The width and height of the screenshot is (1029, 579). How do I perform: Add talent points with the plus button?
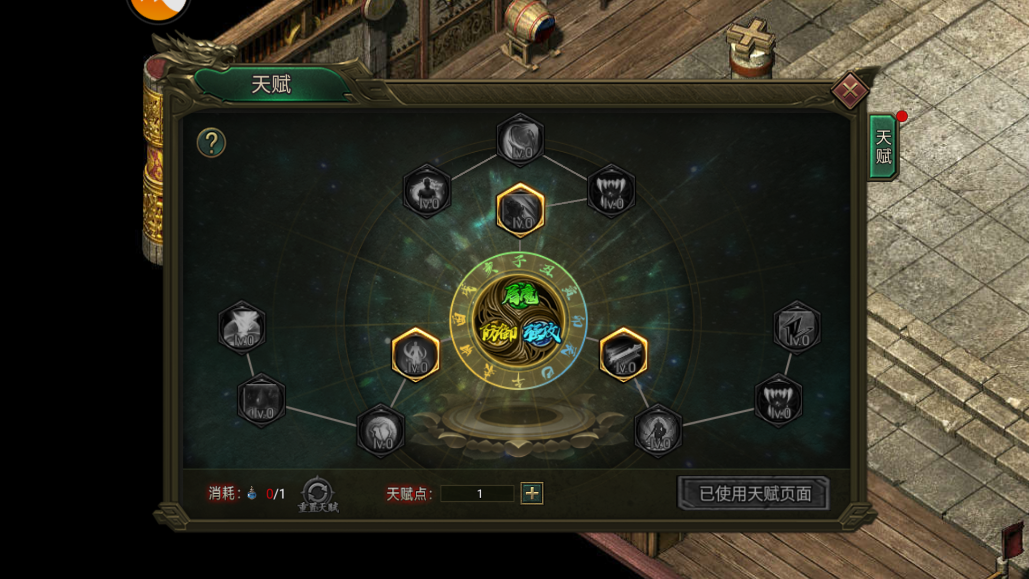532,493
